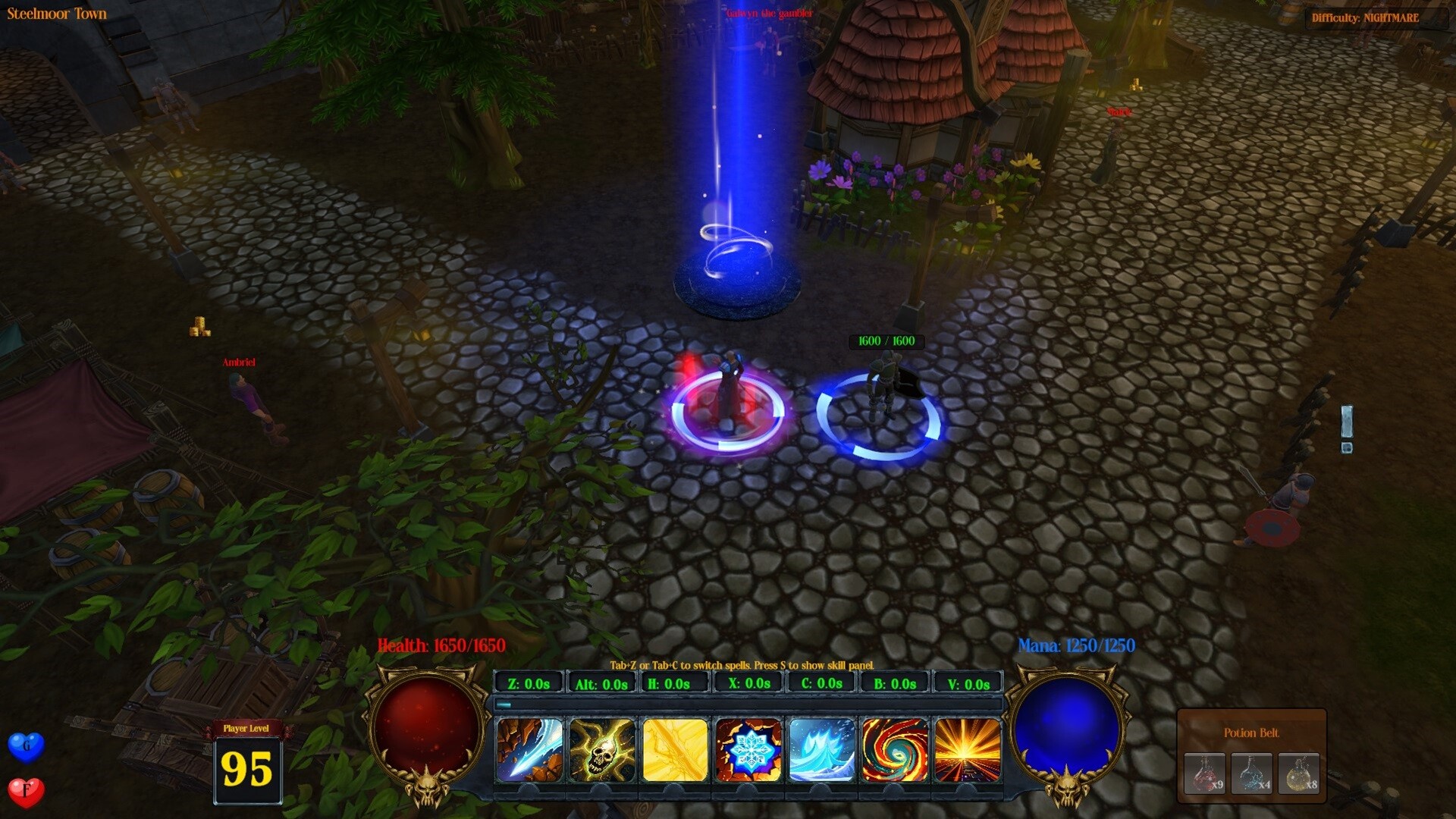Viewport: 1456px width, 819px height.
Task: Click the Alt cooldown timer display
Action: [x=603, y=682]
